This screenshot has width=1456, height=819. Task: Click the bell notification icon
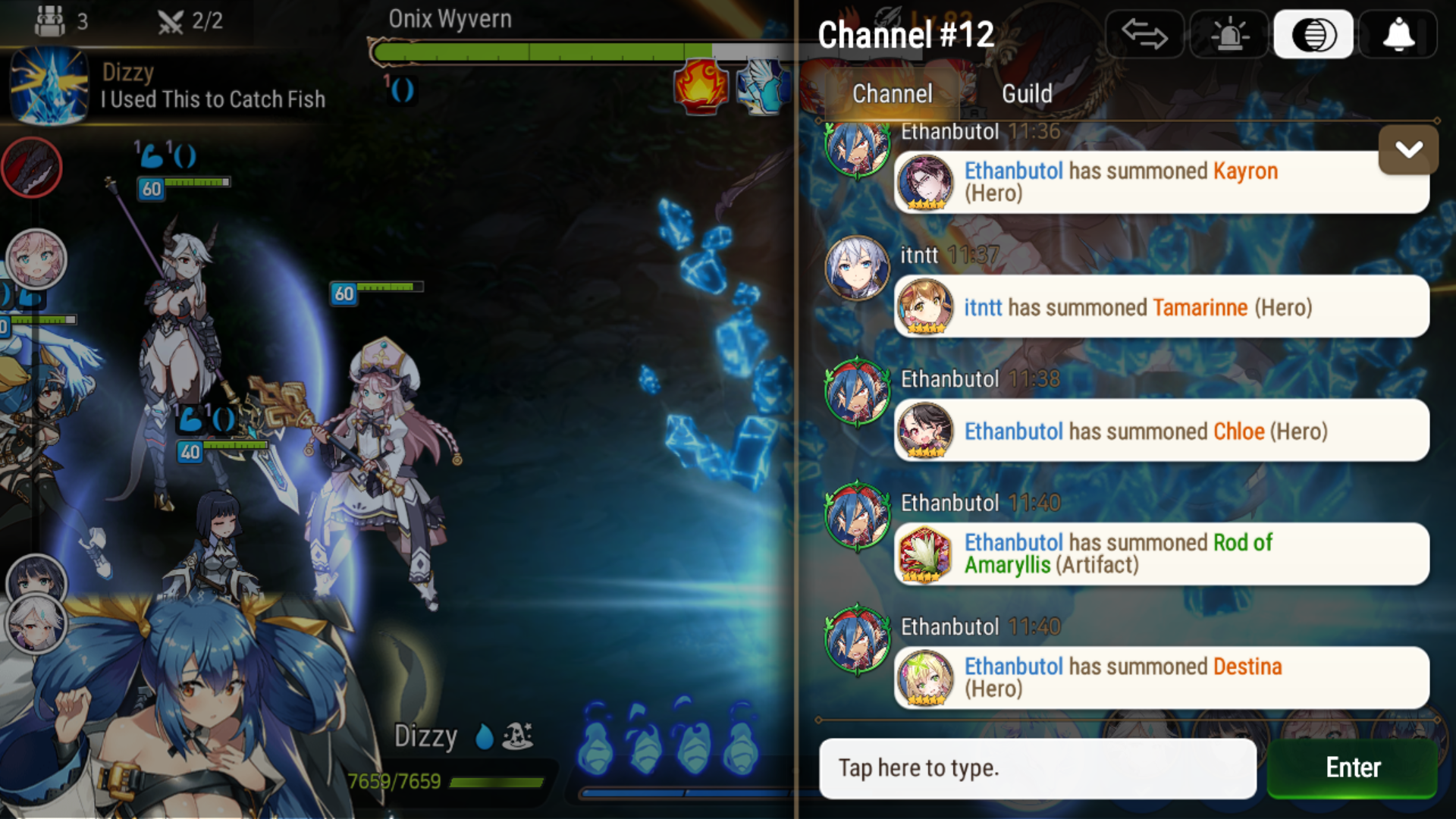(1398, 33)
